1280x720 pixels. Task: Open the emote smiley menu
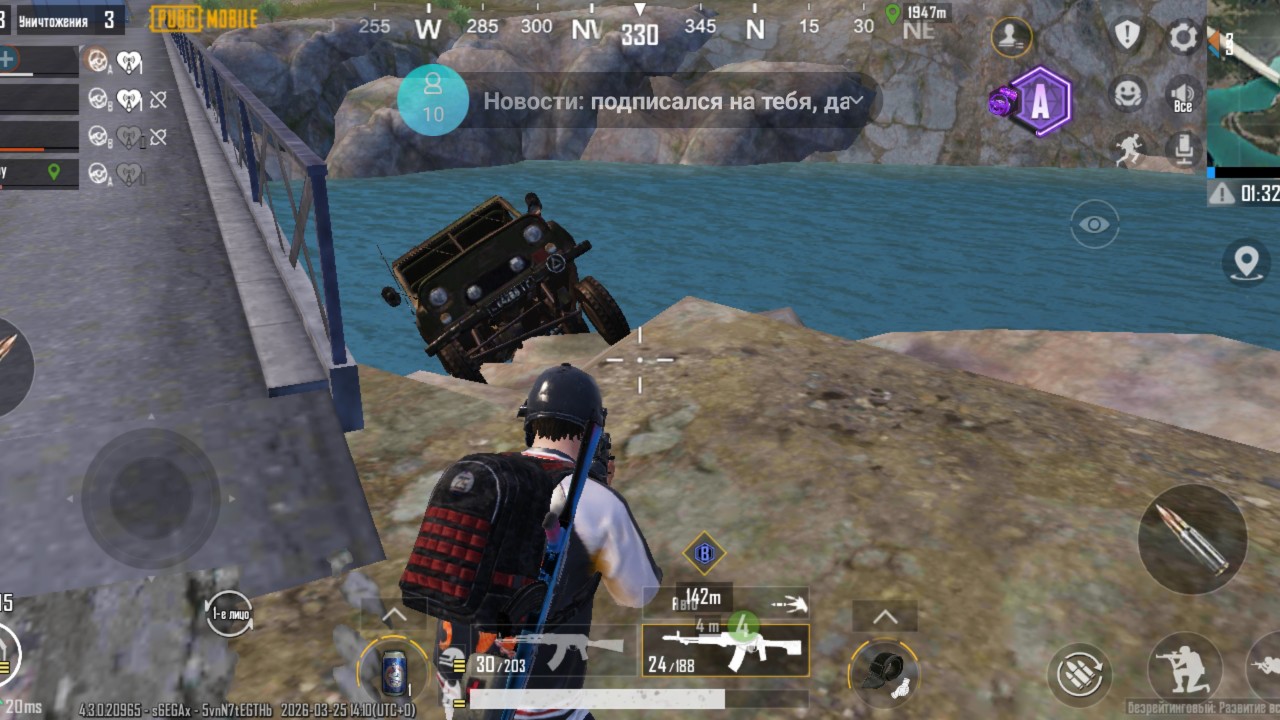1128,94
